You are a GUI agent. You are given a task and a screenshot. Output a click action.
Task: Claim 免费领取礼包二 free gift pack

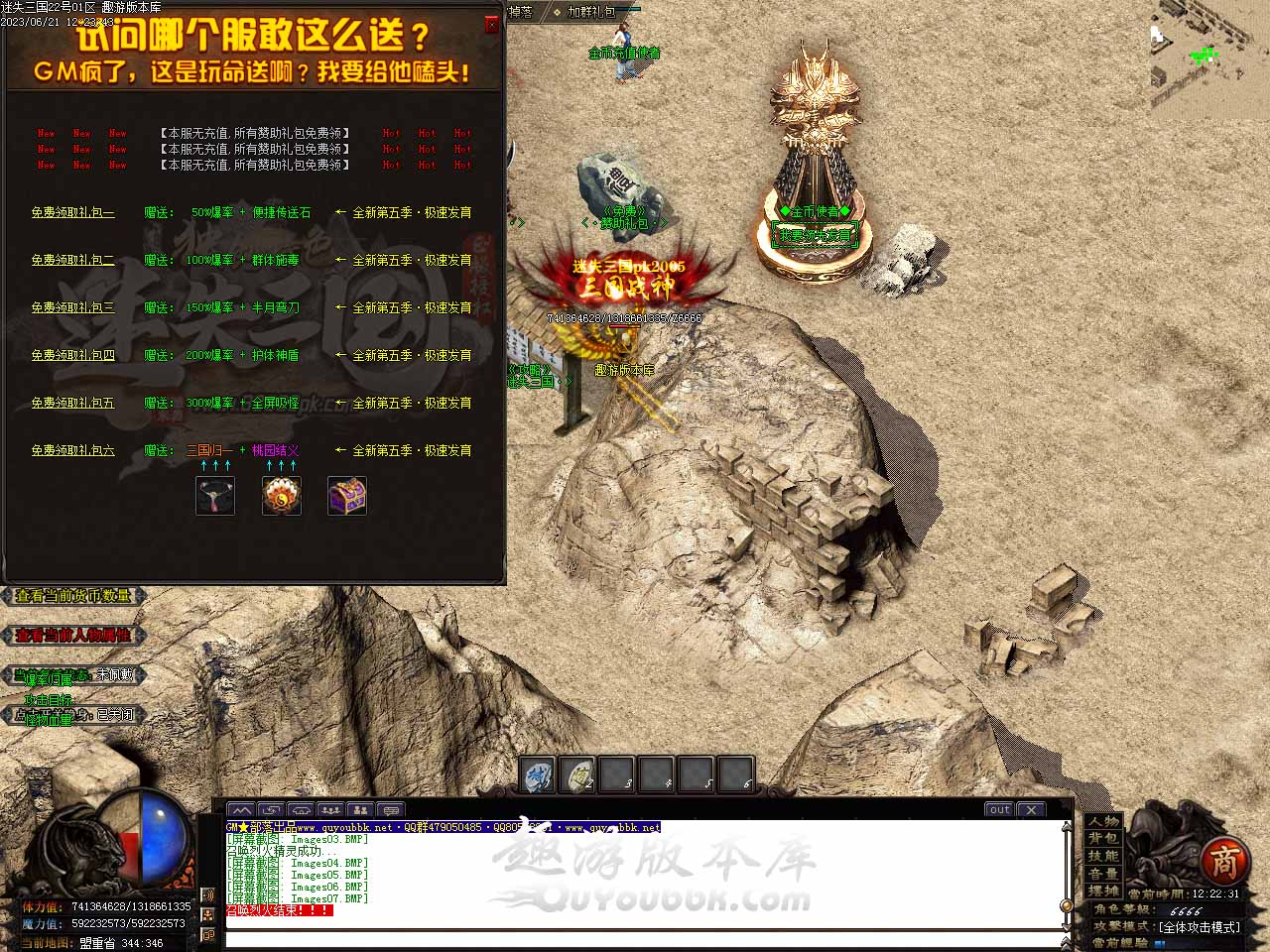72,260
